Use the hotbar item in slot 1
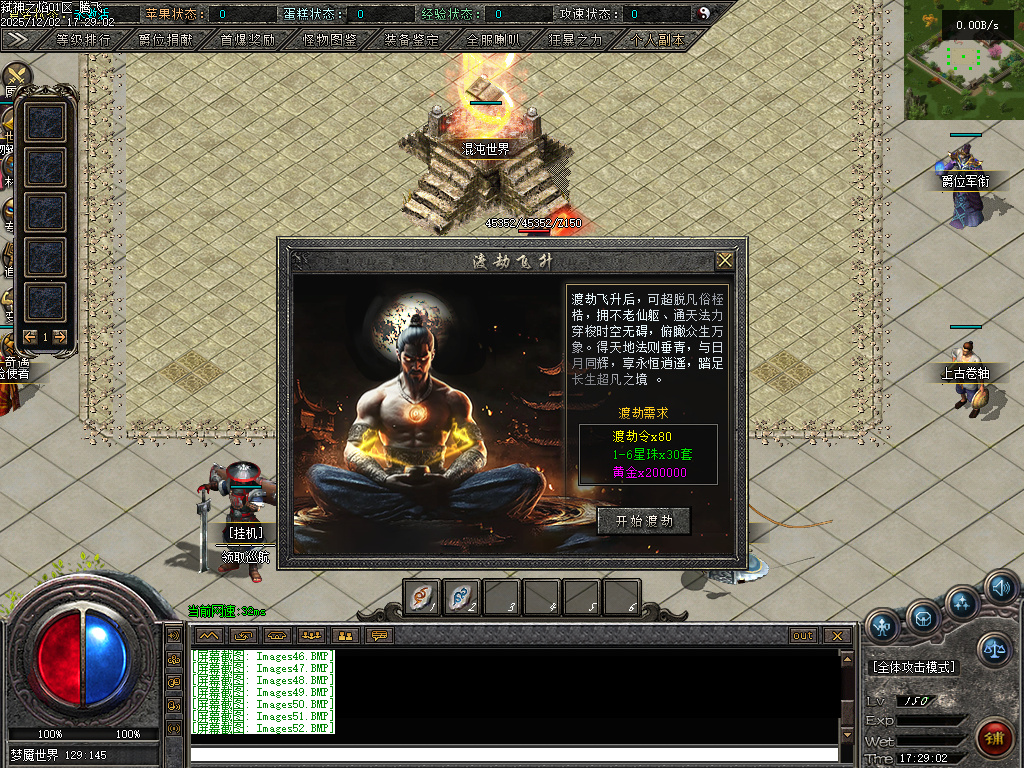This screenshot has width=1024, height=768. [422, 597]
